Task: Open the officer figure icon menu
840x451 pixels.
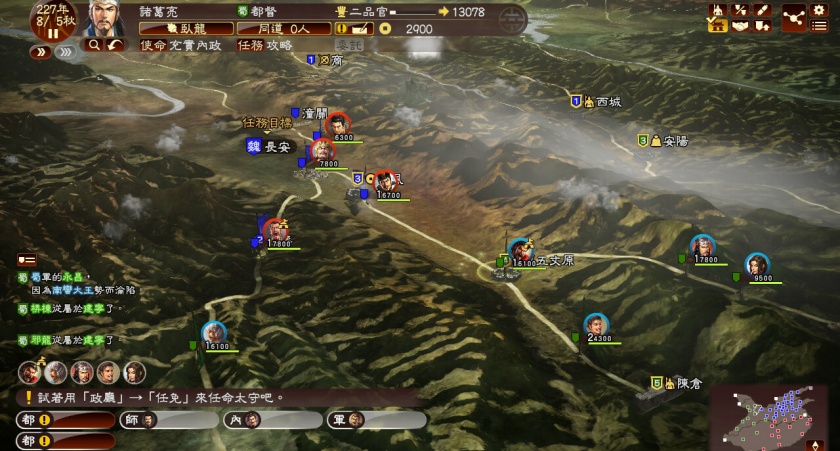Action: pos(717,9)
